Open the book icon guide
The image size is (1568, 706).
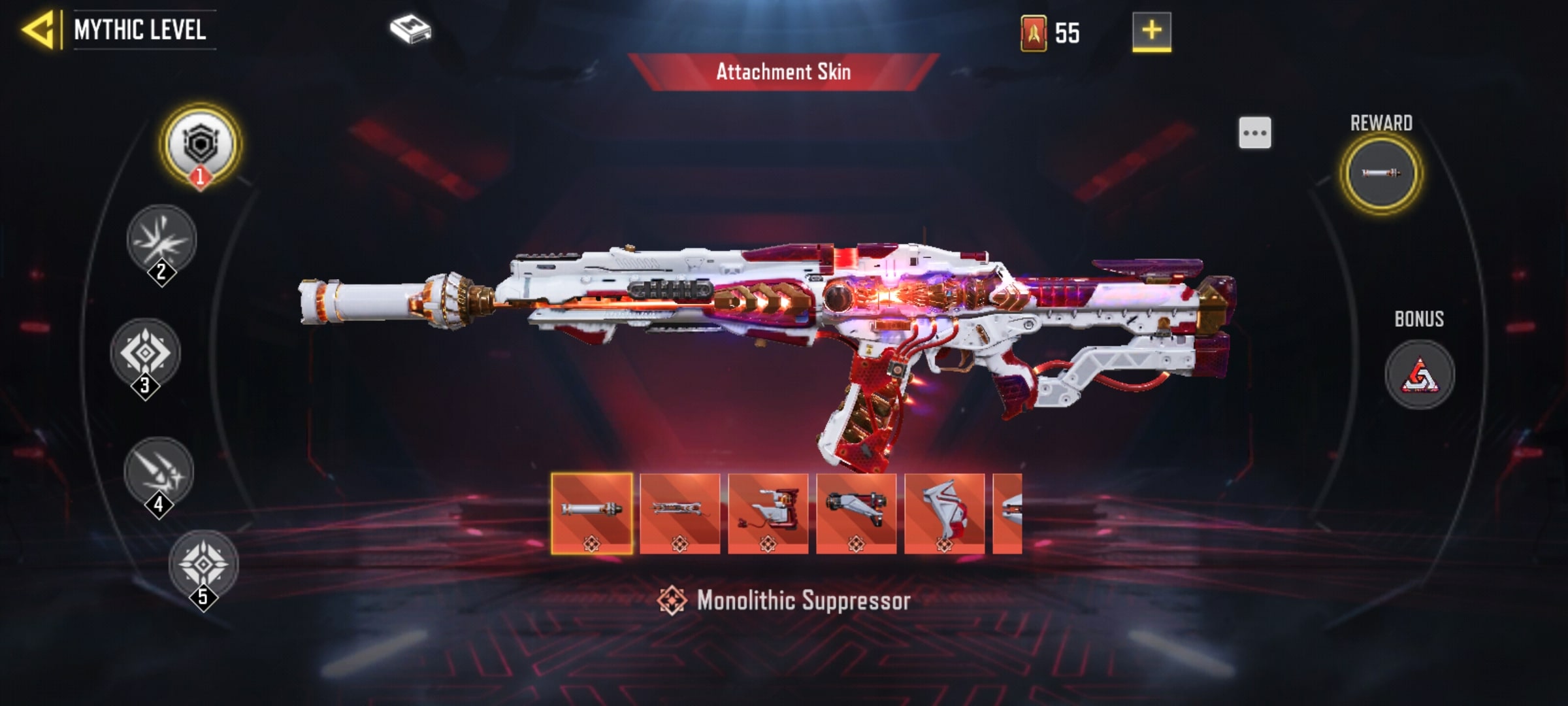[410, 30]
